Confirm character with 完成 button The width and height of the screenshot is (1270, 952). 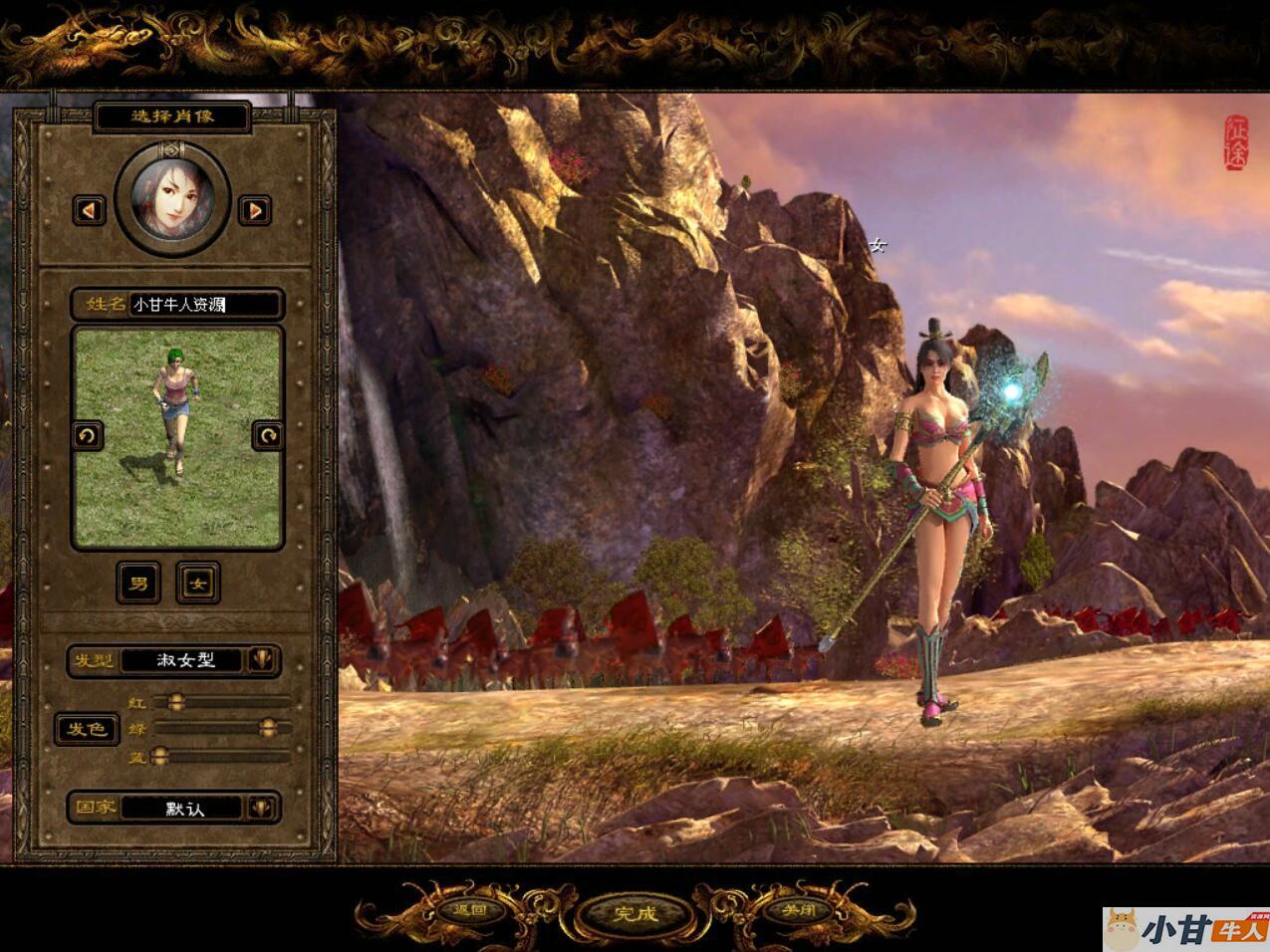click(635, 913)
